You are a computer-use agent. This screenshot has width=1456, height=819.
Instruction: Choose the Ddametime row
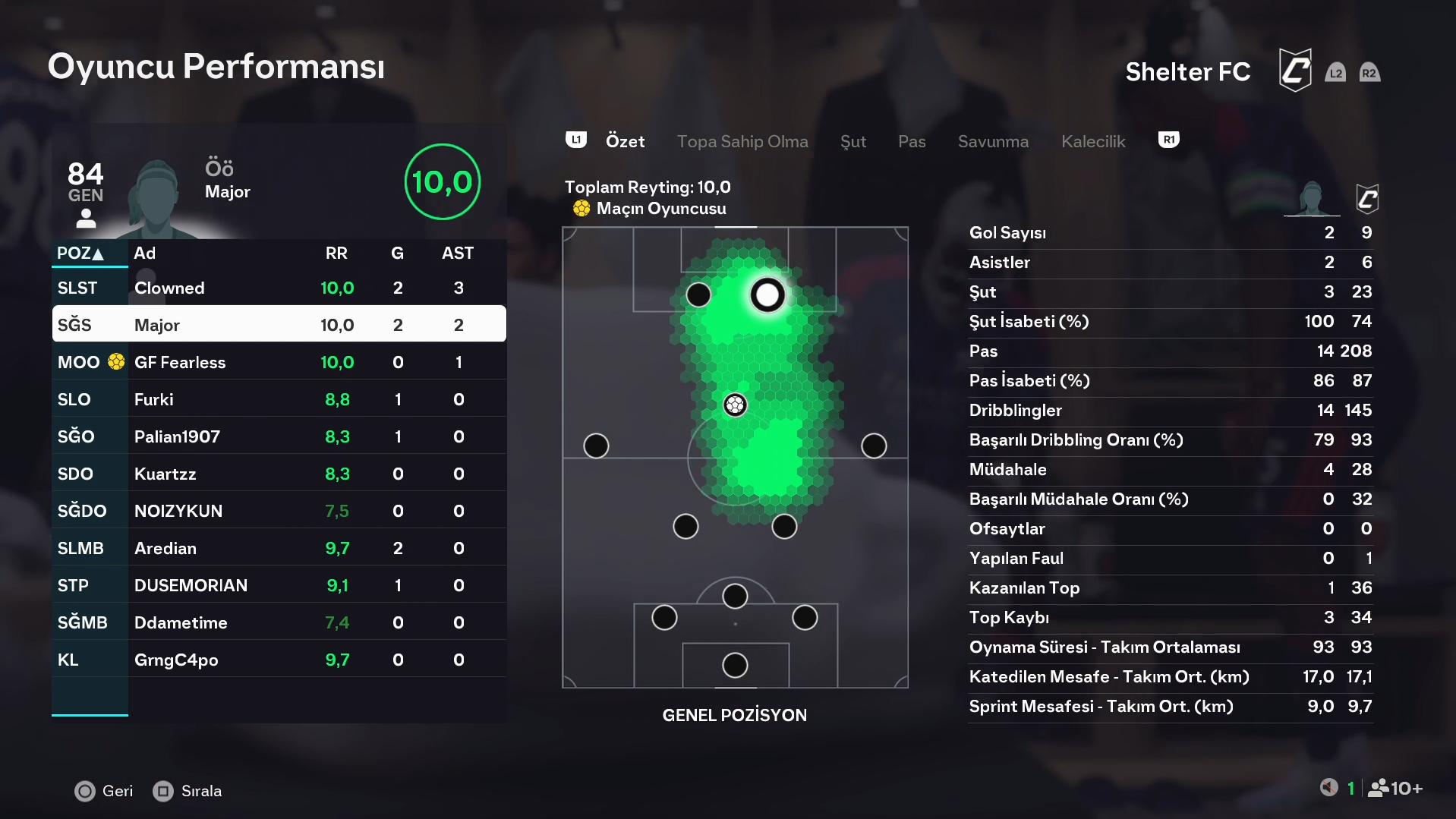279,622
